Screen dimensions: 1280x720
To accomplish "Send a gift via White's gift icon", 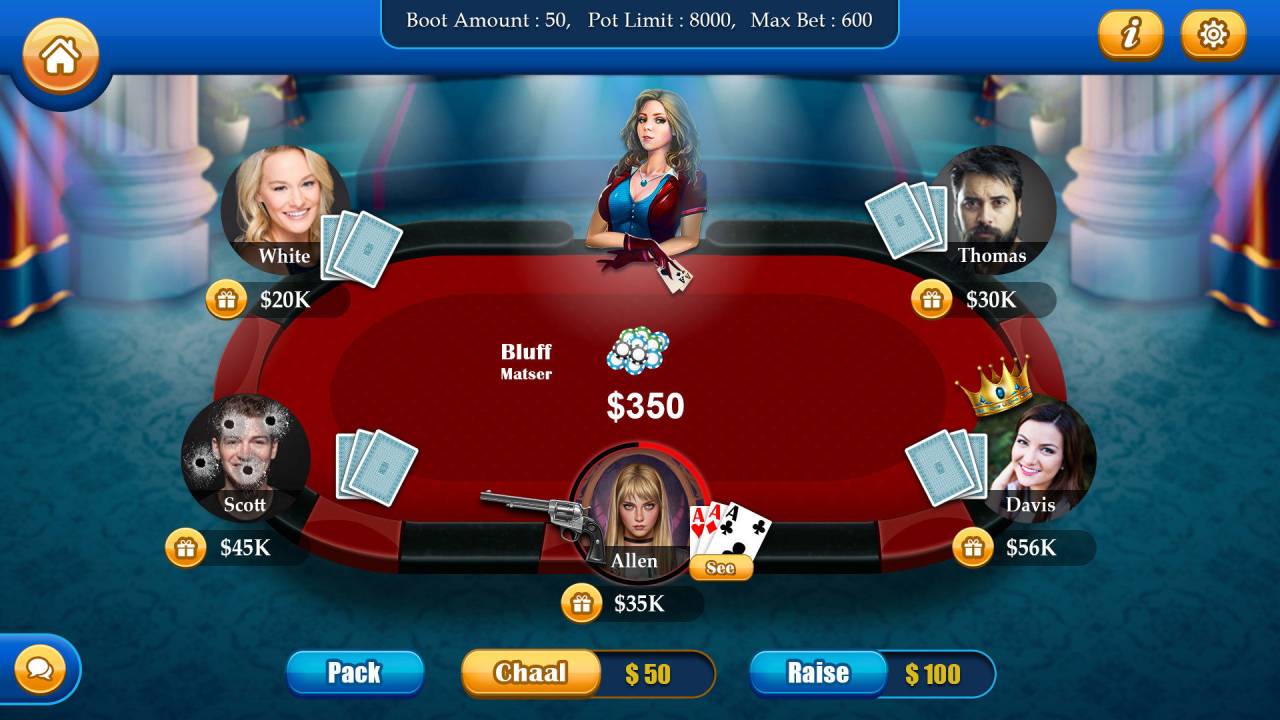I will pos(228,297).
